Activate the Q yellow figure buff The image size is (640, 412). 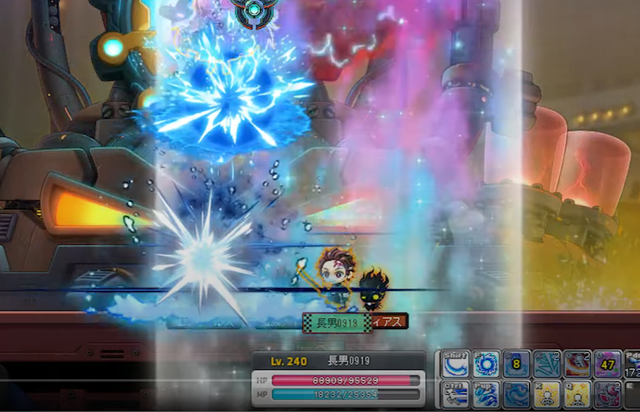point(578,395)
